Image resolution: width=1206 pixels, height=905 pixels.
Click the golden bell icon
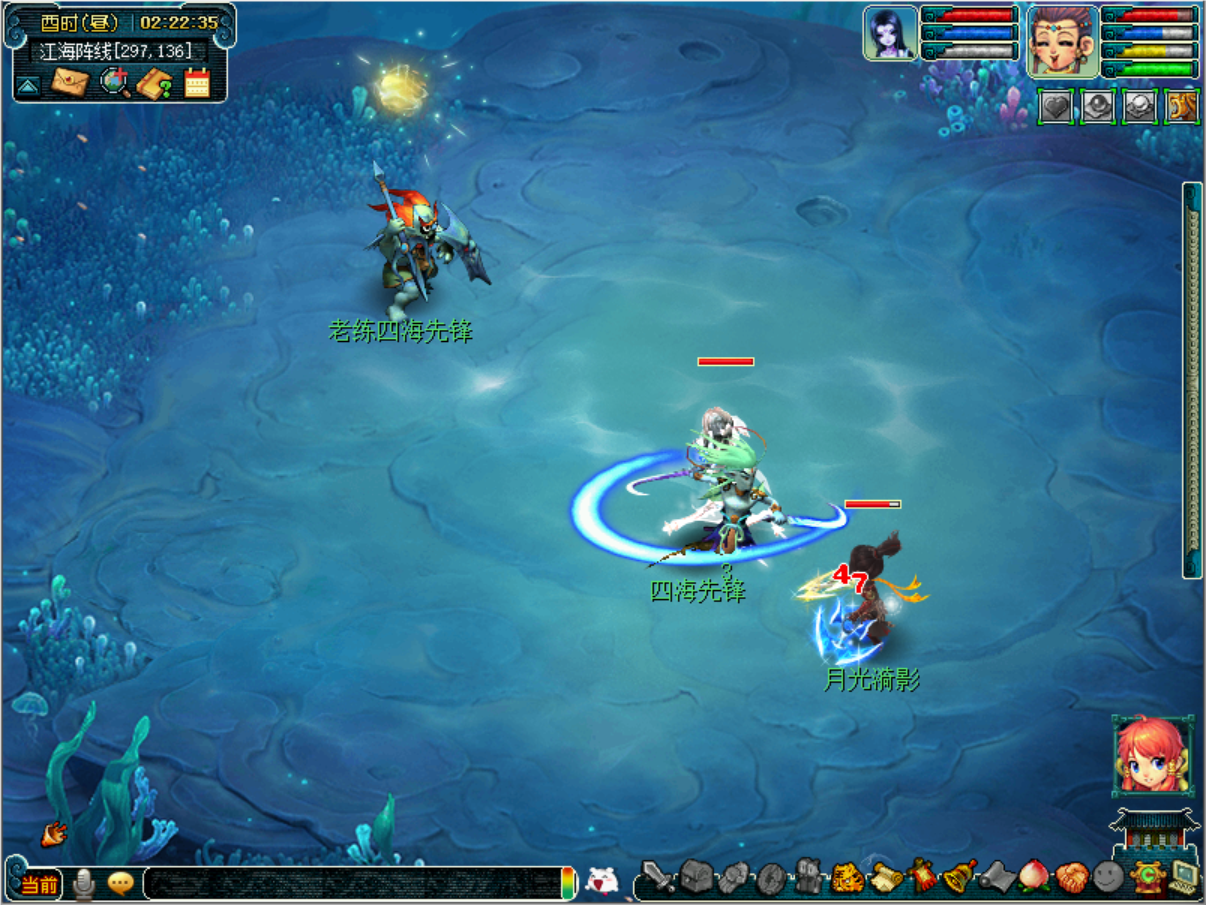tap(960, 877)
